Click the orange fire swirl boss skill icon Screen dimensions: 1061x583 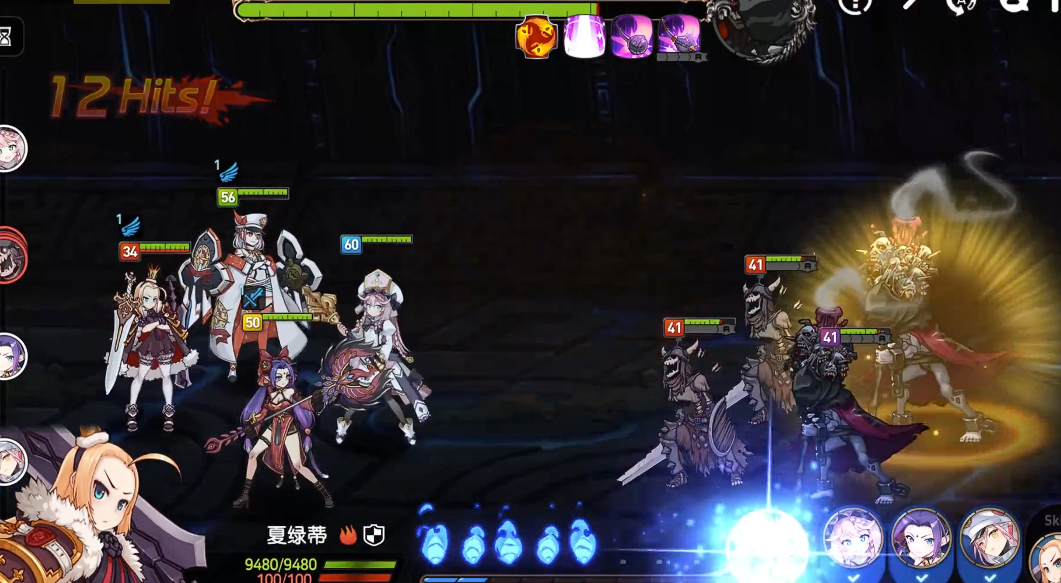pos(536,38)
